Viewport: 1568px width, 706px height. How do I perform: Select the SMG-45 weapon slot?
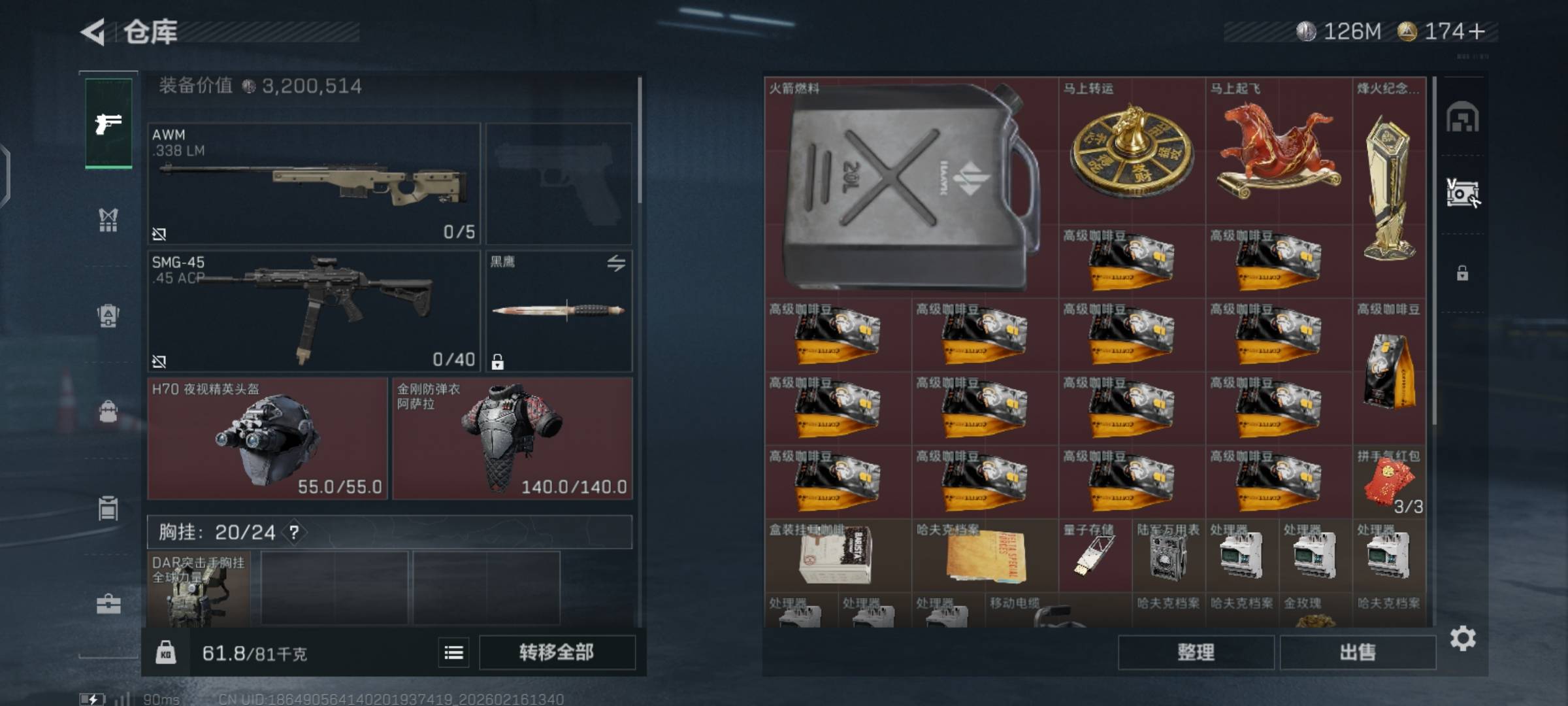pyautogui.click(x=314, y=311)
